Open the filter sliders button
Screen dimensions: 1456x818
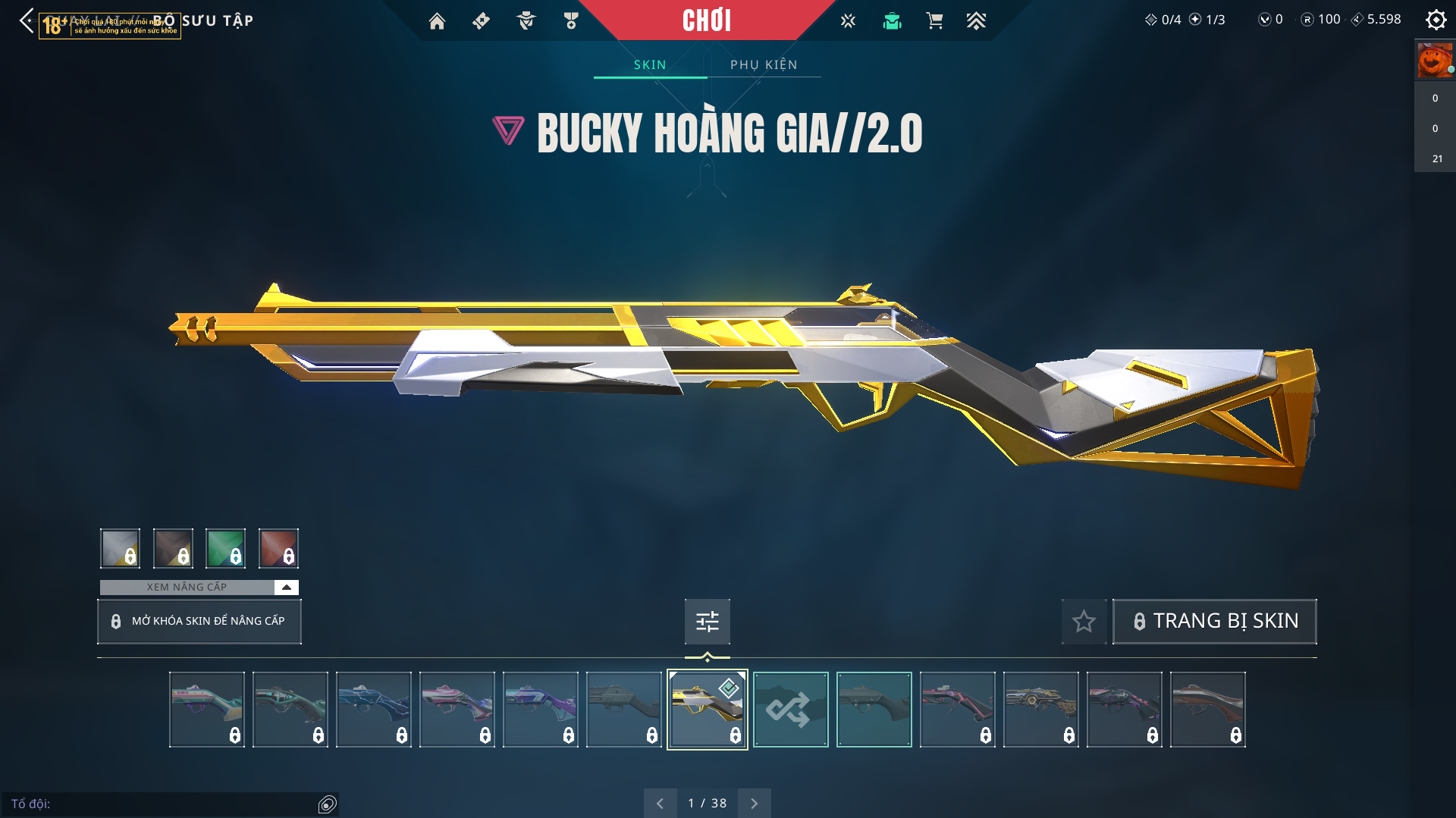(707, 622)
